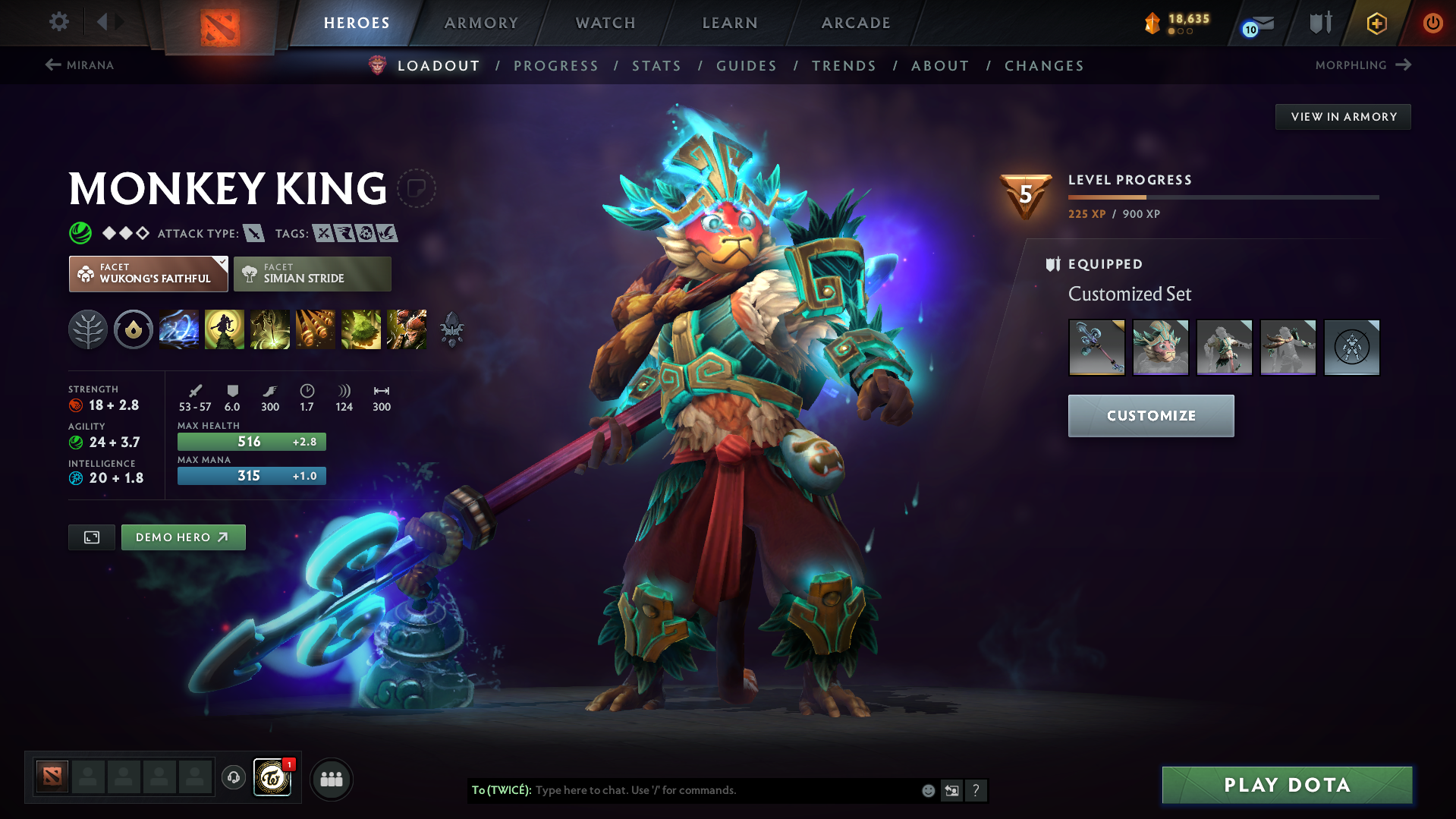
Task: Select the Simian Stride facet
Action: coord(312,273)
